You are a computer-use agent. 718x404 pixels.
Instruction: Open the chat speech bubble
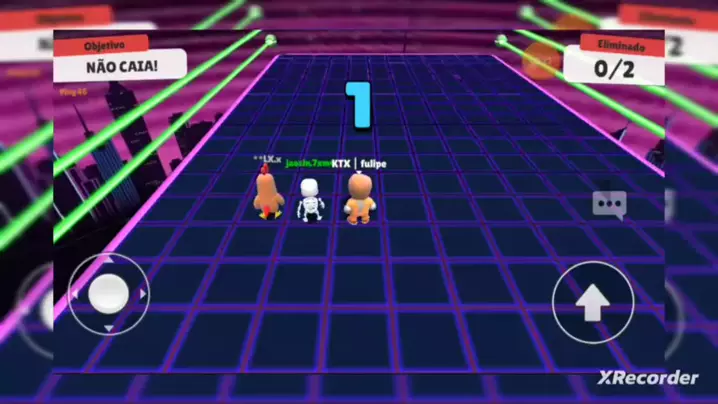pos(609,205)
